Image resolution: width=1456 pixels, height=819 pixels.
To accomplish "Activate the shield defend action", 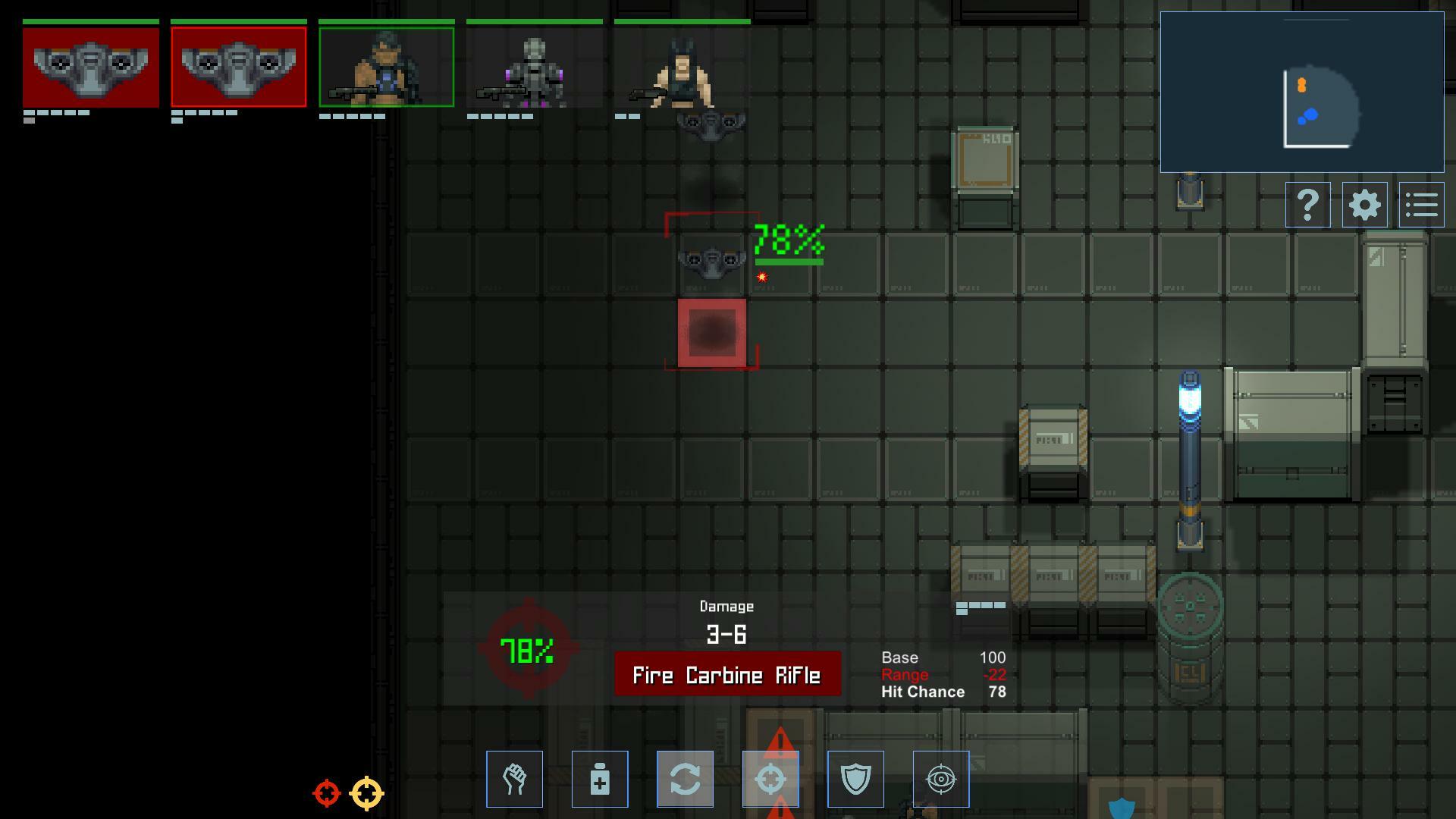I will [855, 779].
